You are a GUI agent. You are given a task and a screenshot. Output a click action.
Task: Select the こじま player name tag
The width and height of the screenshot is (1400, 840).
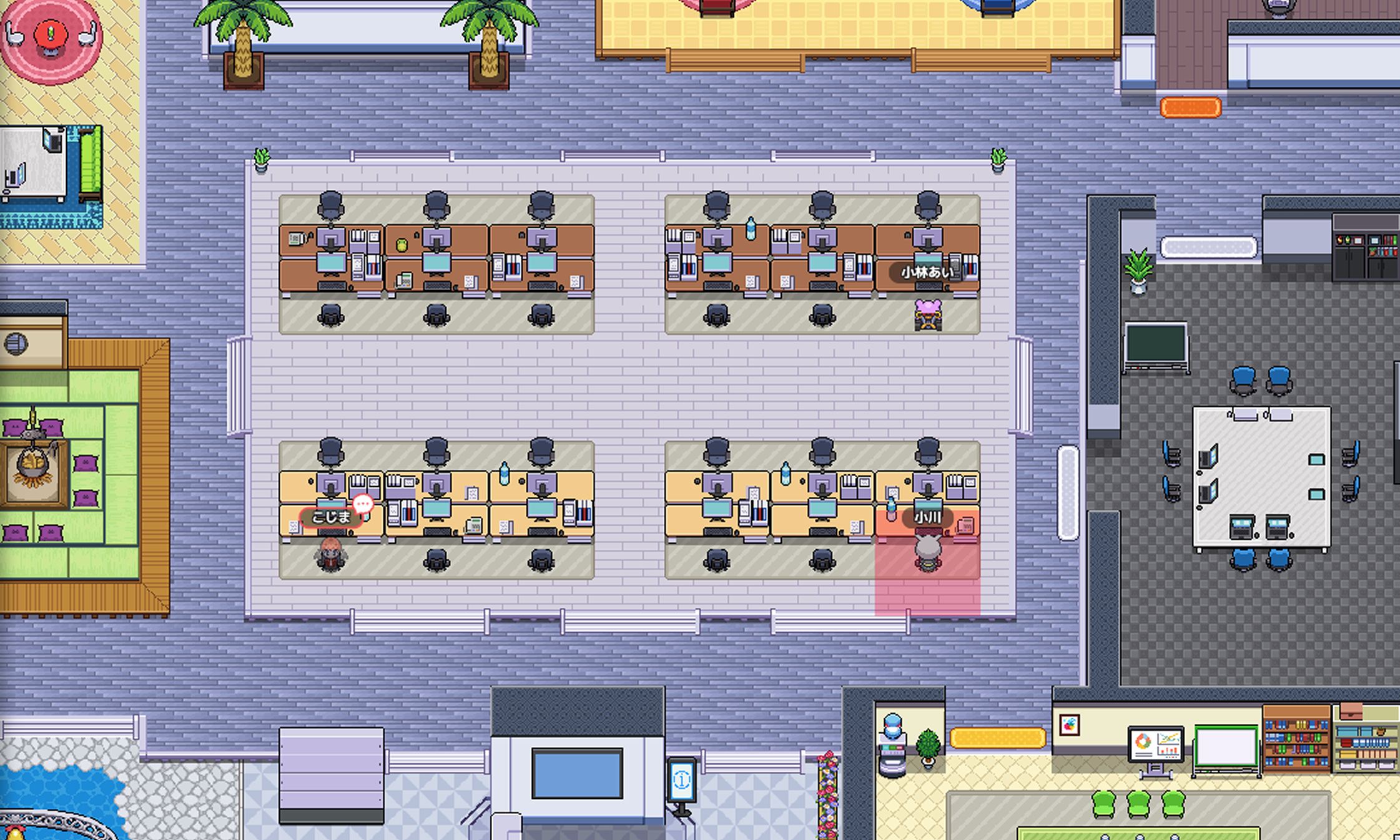[330, 517]
